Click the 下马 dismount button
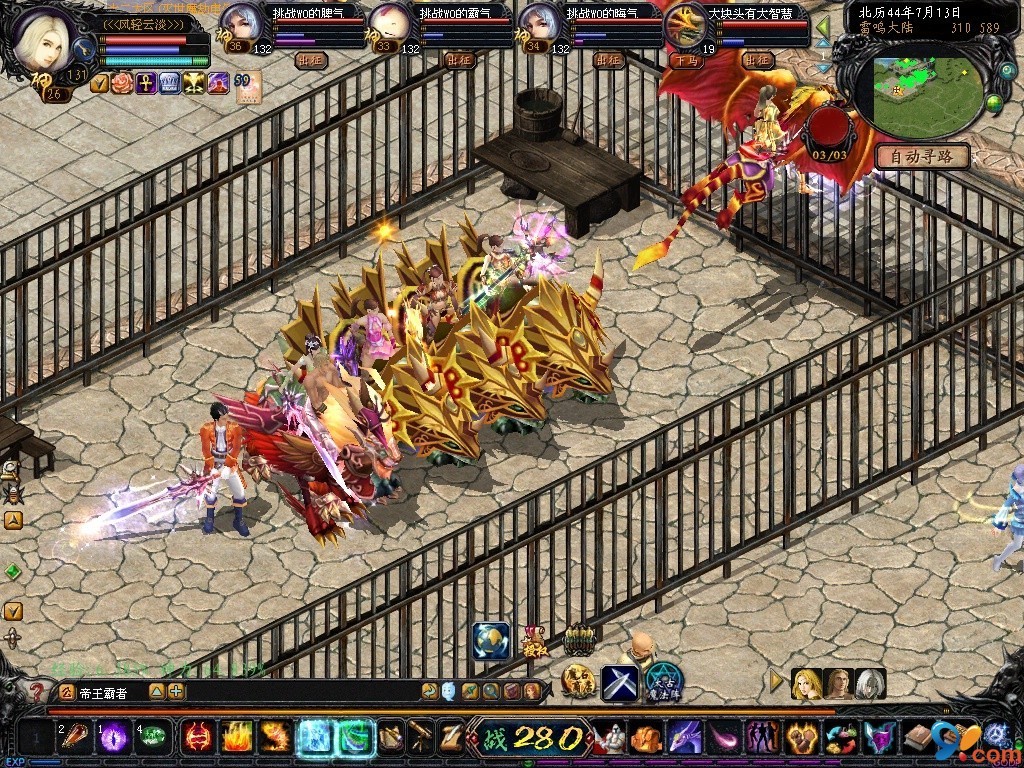Viewport: 1024px width, 768px height. pyautogui.click(x=685, y=60)
